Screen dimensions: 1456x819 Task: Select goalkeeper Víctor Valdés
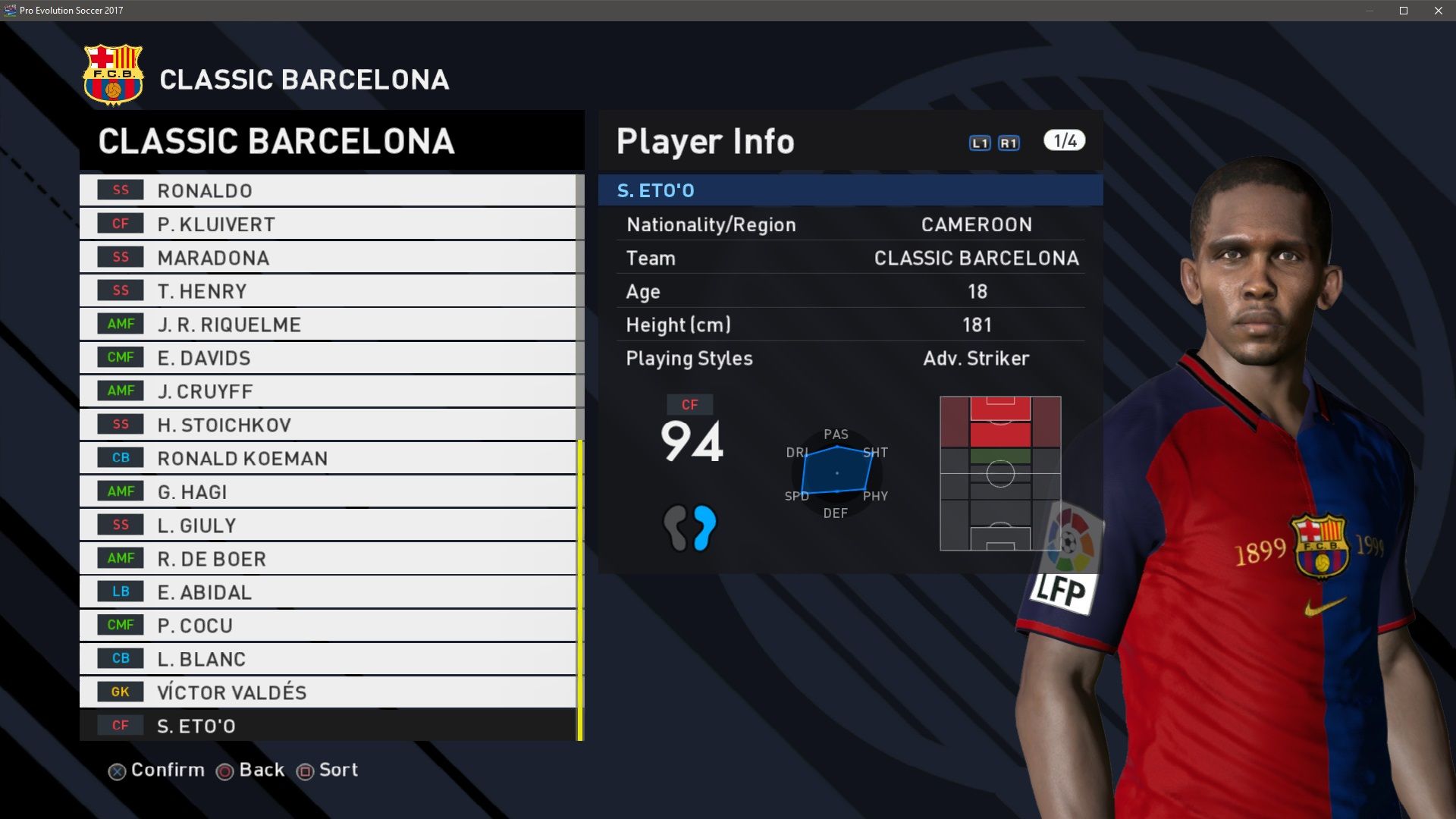coord(326,692)
